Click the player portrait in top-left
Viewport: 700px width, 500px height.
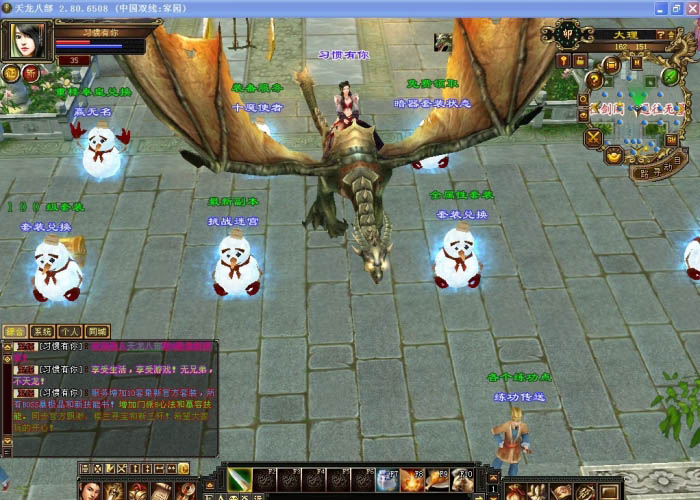tap(27, 40)
